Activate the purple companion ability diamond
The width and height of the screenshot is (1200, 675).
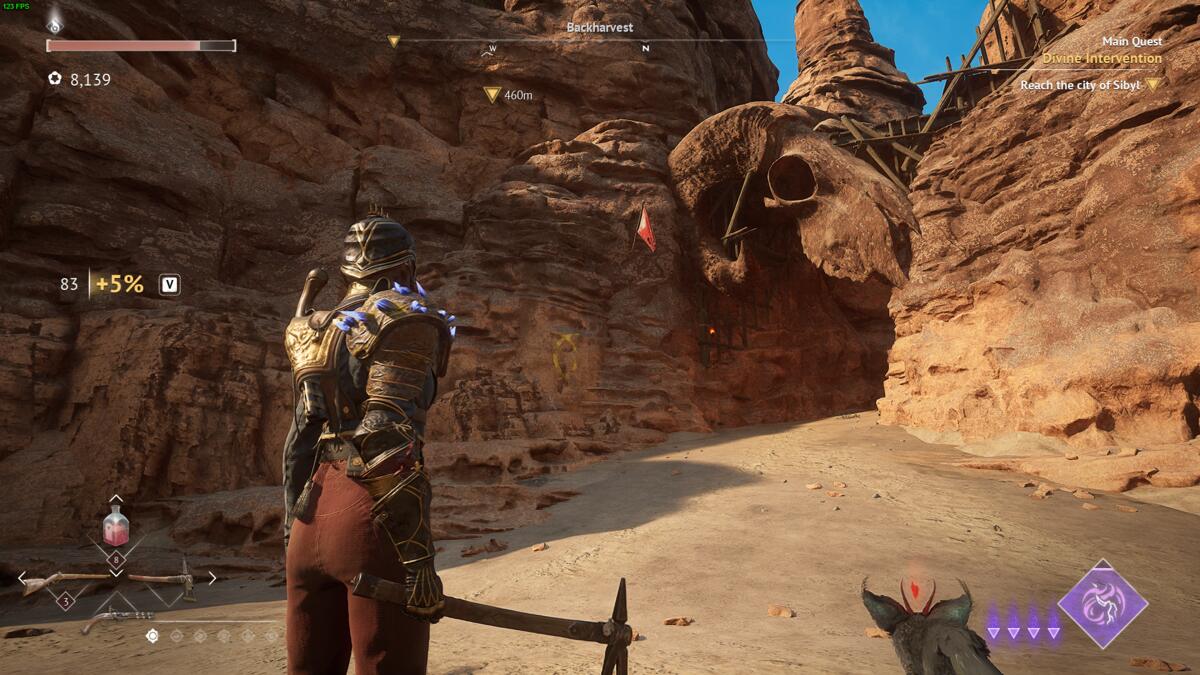pos(1103,603)
